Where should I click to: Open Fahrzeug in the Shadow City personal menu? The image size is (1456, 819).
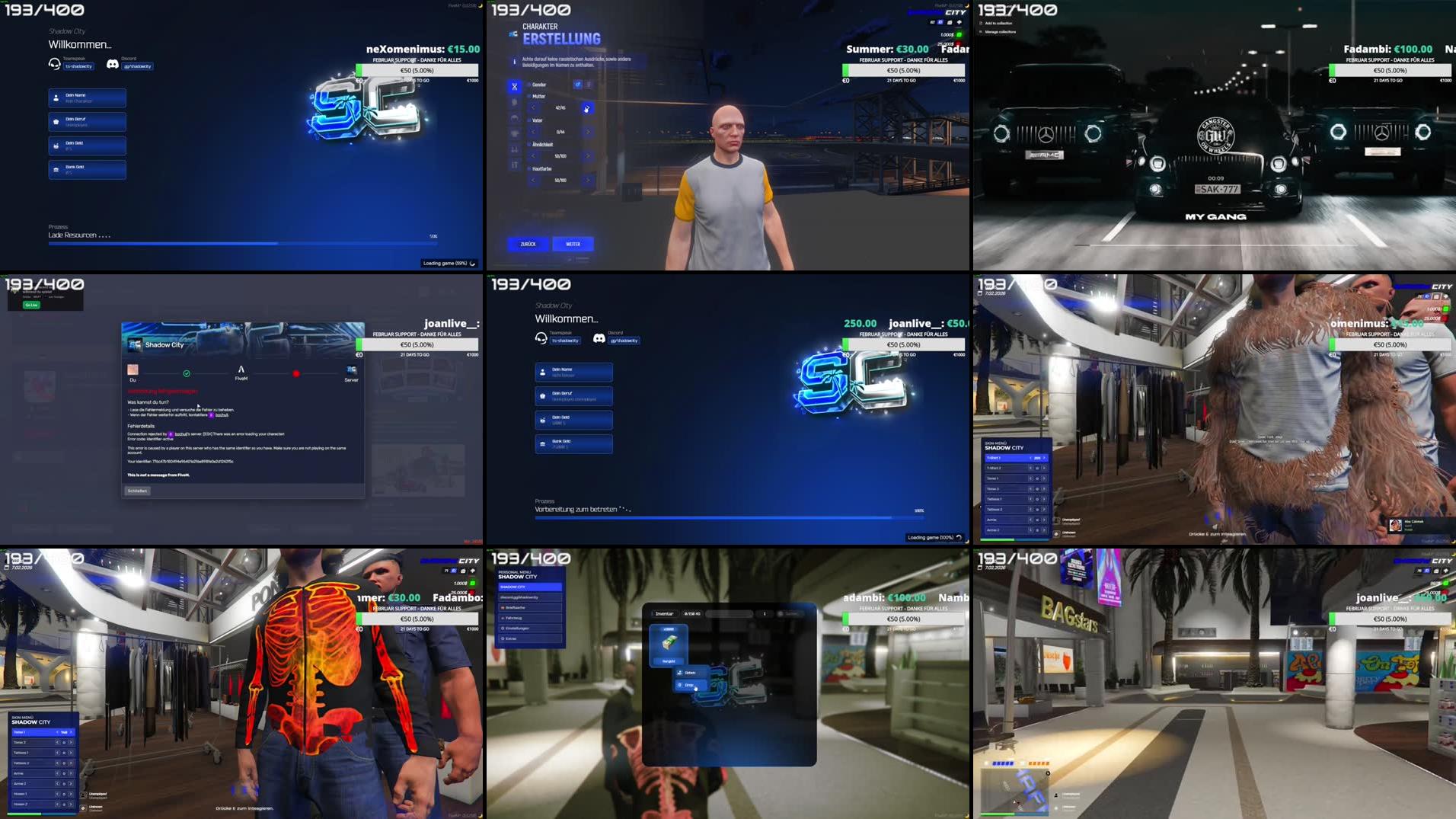pyautogui.click(x=531, y=619)
